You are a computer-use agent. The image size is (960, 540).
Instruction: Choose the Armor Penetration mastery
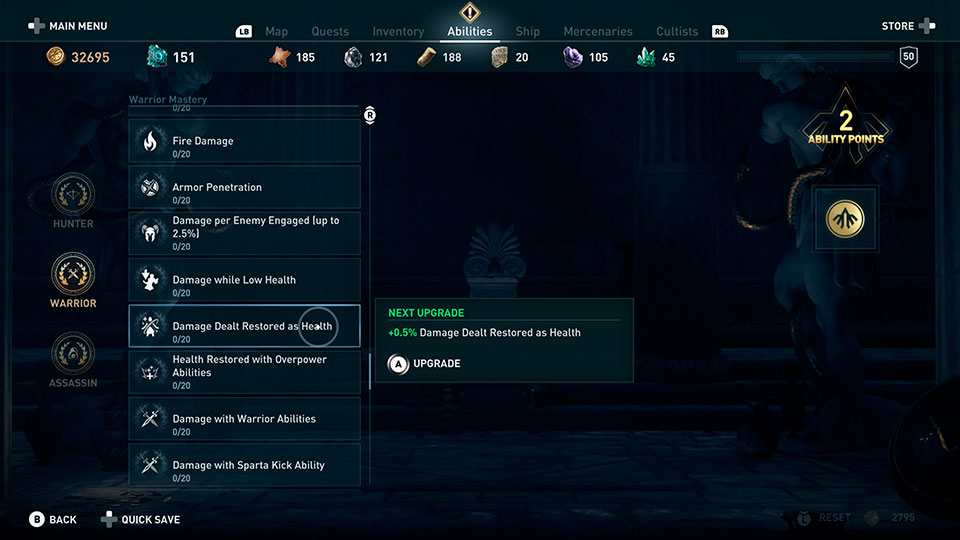point(244,187)
